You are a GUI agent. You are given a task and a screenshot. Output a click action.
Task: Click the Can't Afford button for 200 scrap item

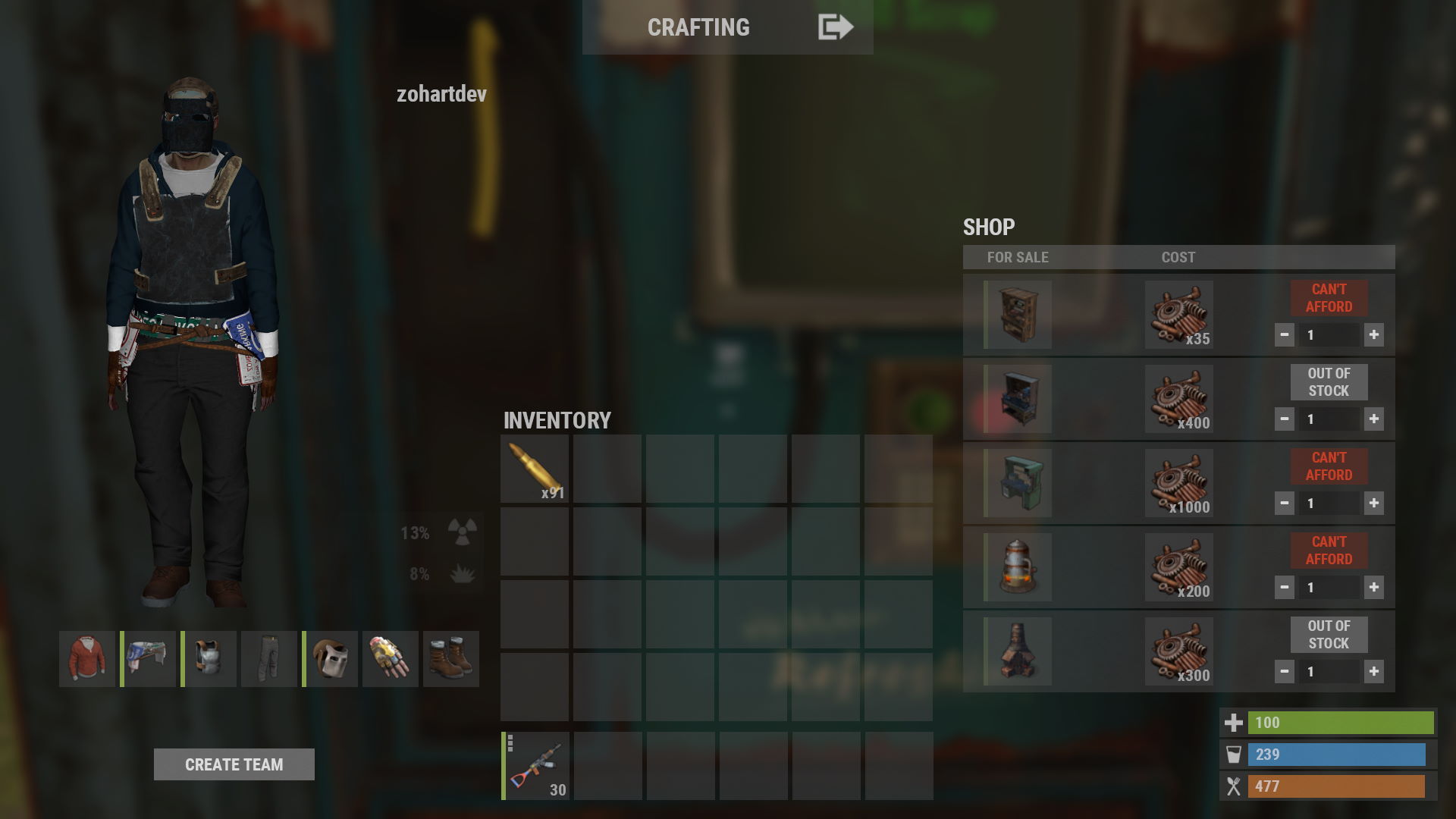click(1329, 551)
